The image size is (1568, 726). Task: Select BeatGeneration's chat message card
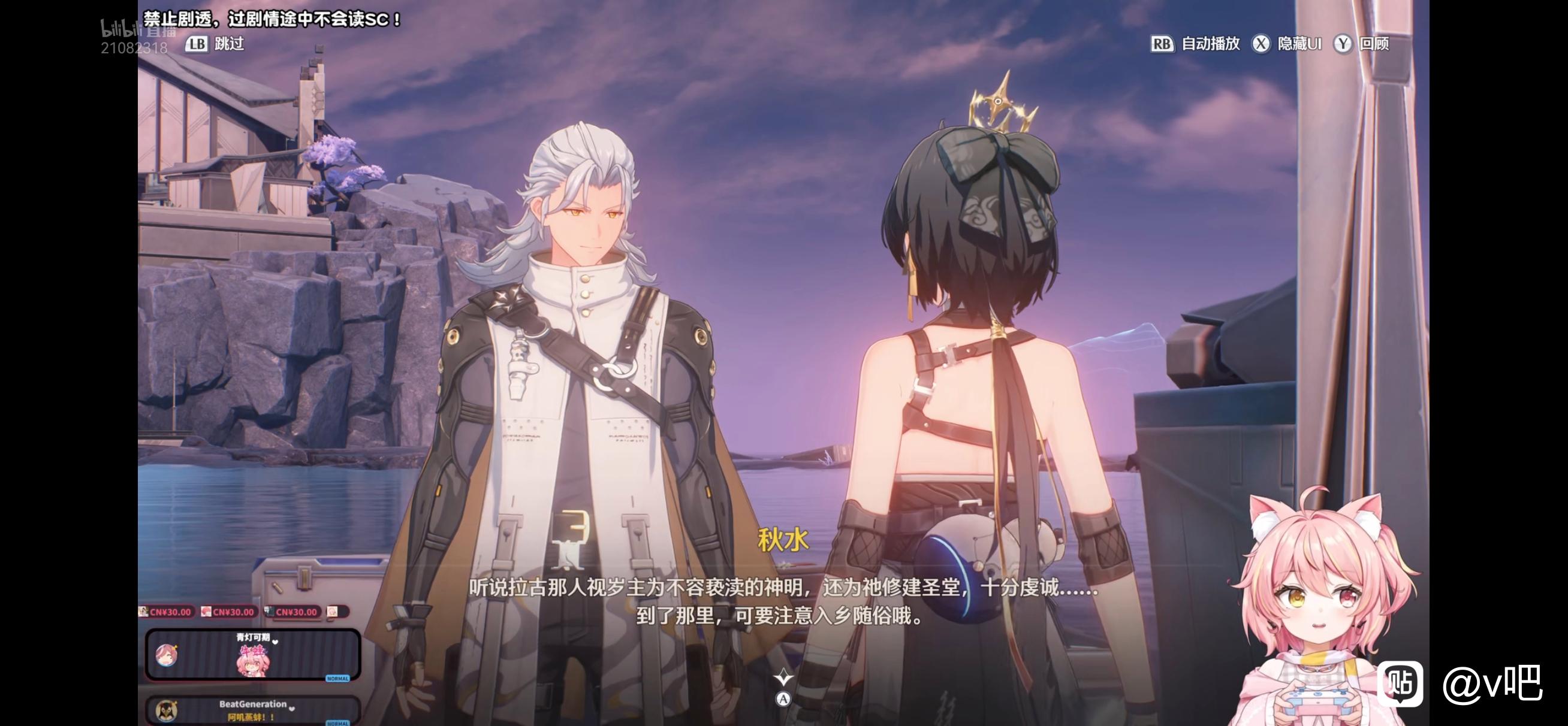click(x=252, y=710)
